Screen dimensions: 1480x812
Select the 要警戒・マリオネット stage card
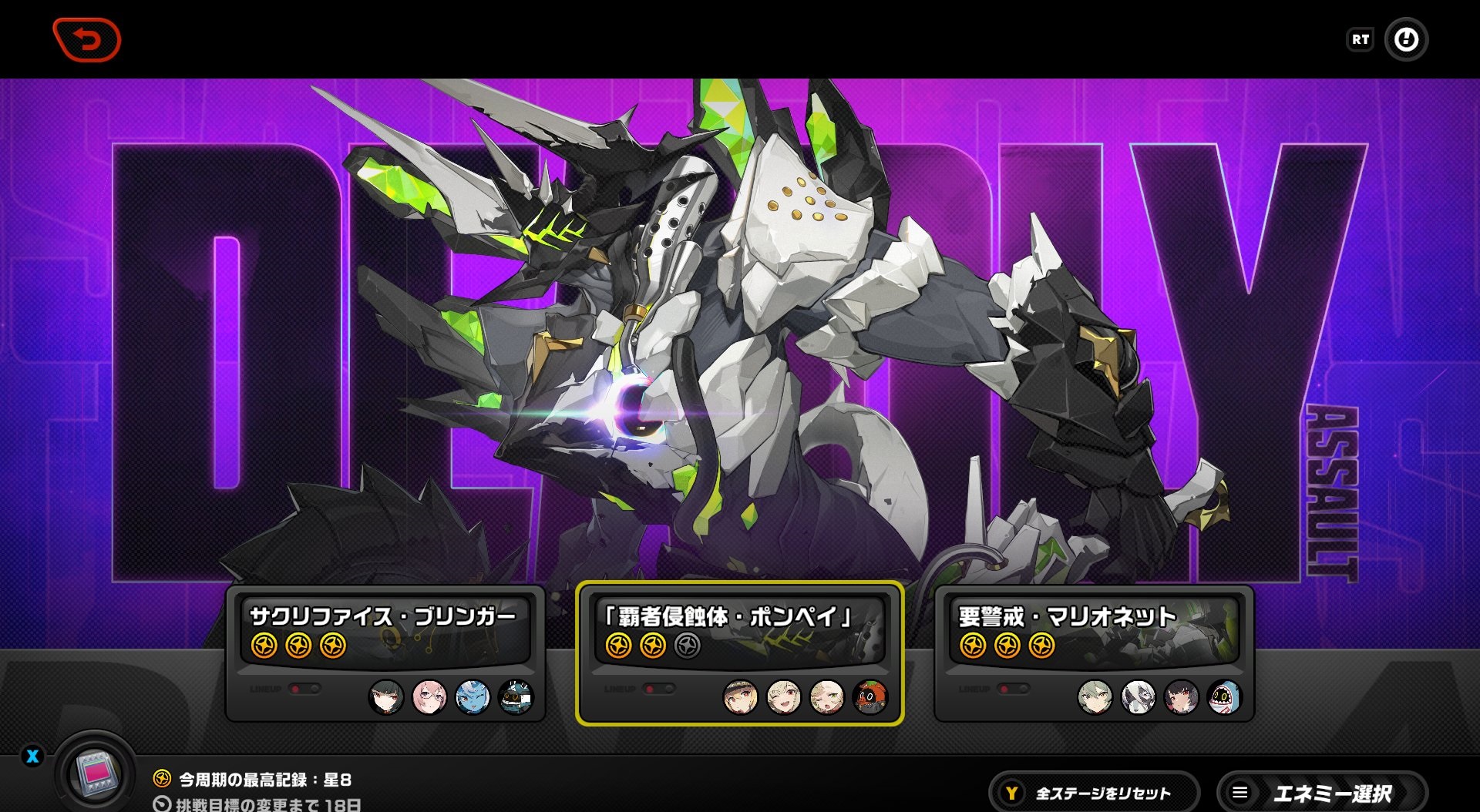1094,652
